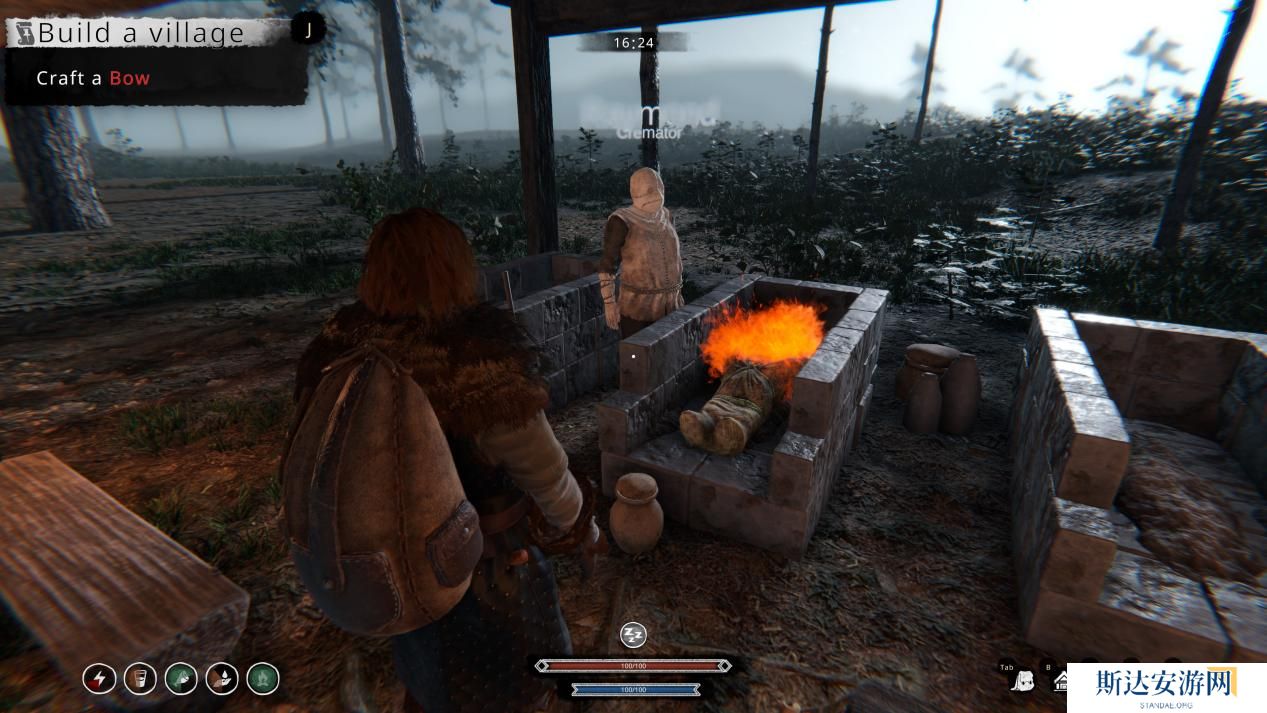This screenshot has width=1267, height=713.
Task: Open the backpack inventory icon
Action: coord(1022,682)
